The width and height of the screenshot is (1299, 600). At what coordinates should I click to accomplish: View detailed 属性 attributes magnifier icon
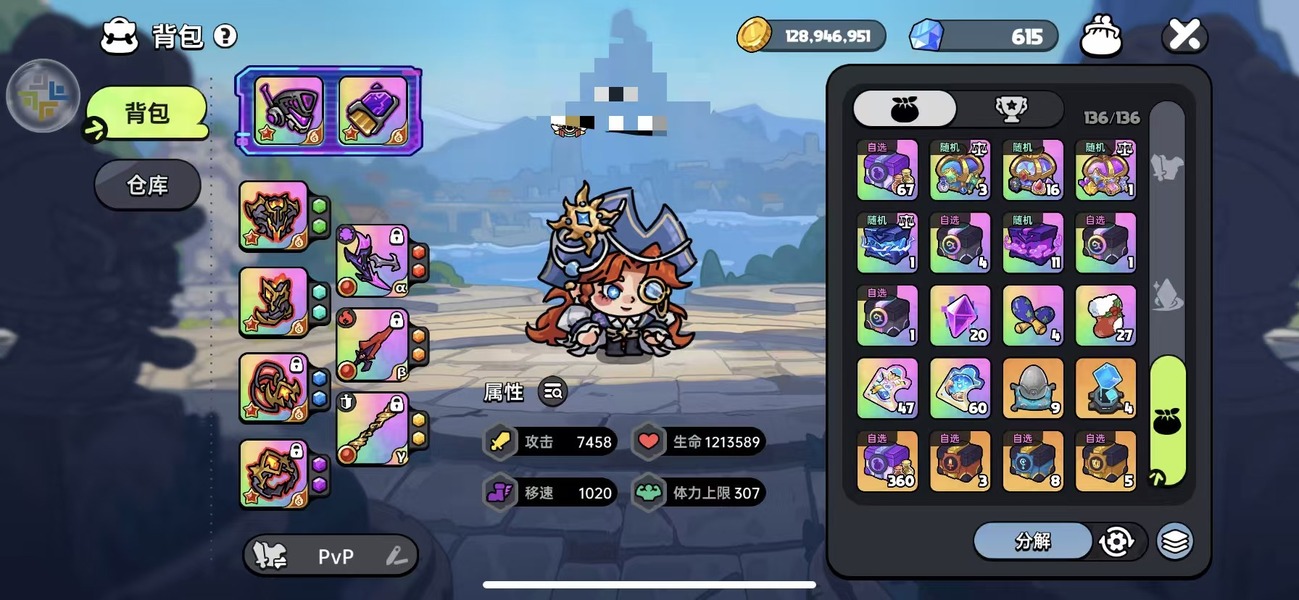click(x=553, y=392)
